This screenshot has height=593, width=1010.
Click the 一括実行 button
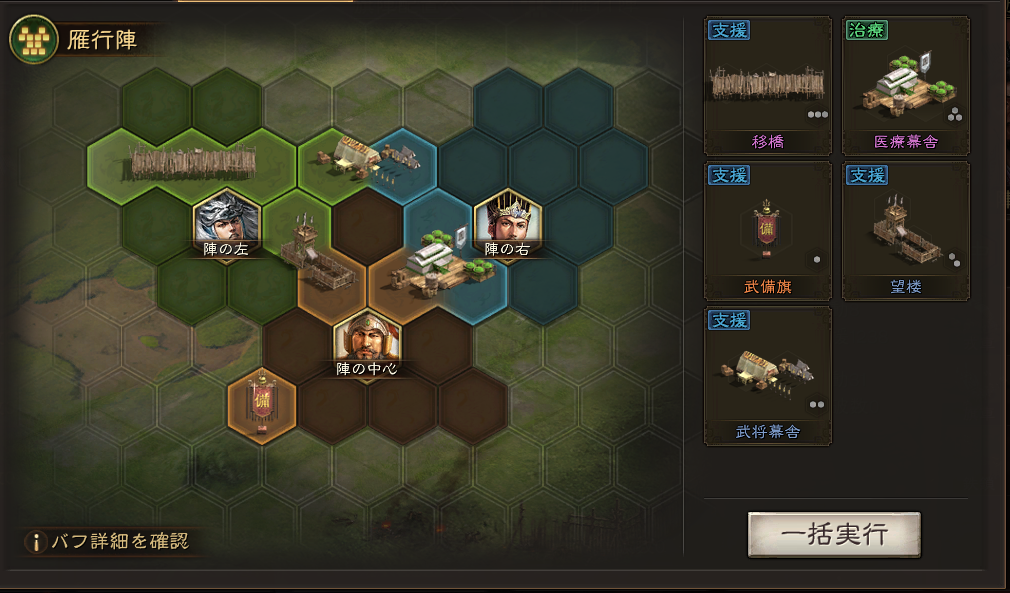click(x=834, y=534)
